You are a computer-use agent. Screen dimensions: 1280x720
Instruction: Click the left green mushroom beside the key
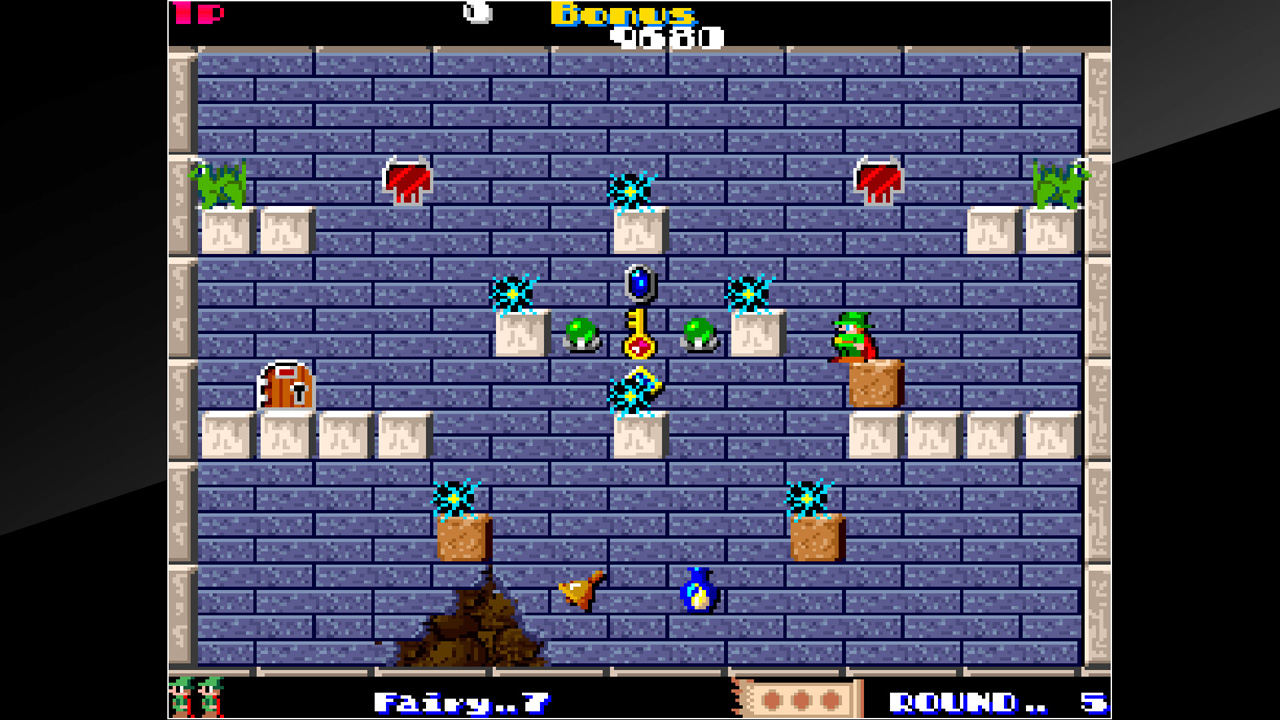[x=584, y=335]
